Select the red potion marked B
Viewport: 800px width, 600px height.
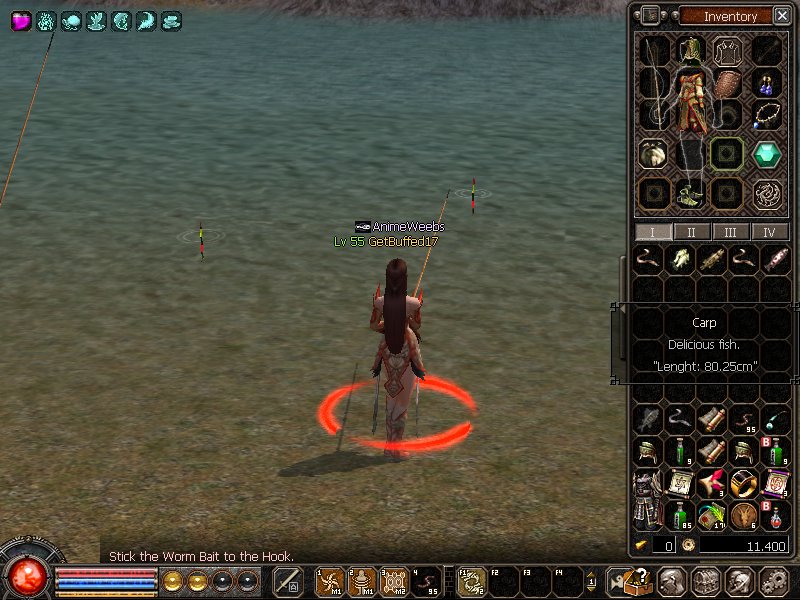pos(775,516)
